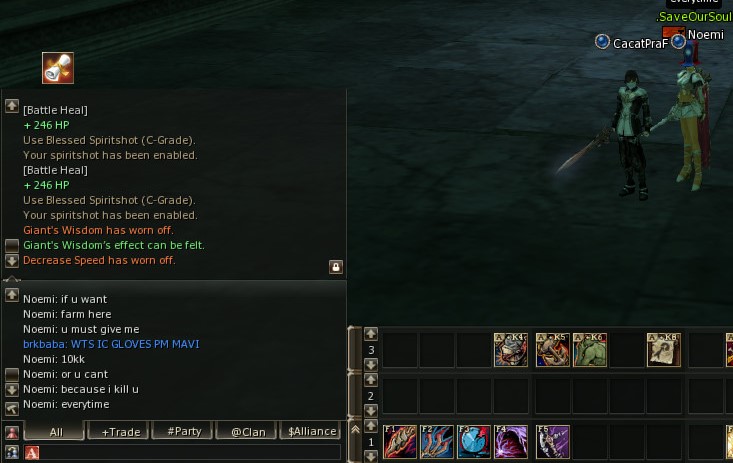
Task: Switch to the All chat tab
Action: point(55,432)
